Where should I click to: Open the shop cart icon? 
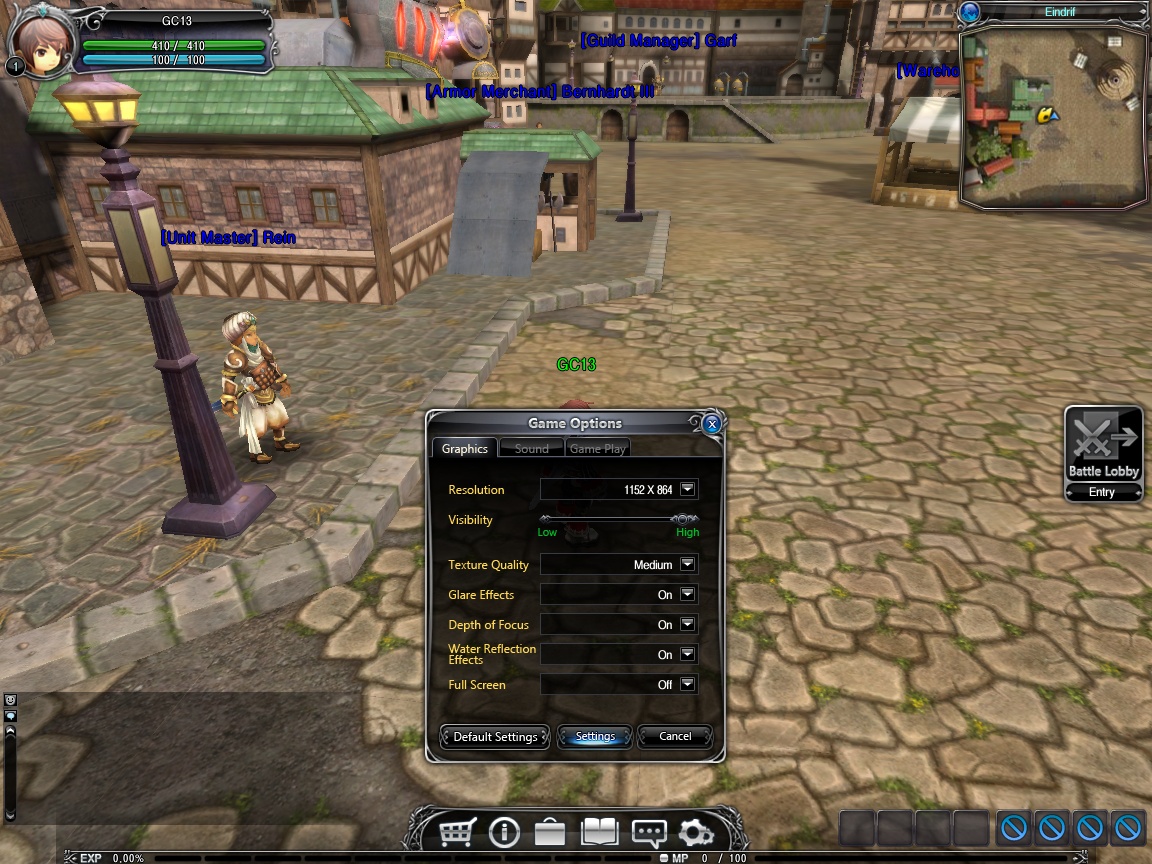tap(458, 832)
